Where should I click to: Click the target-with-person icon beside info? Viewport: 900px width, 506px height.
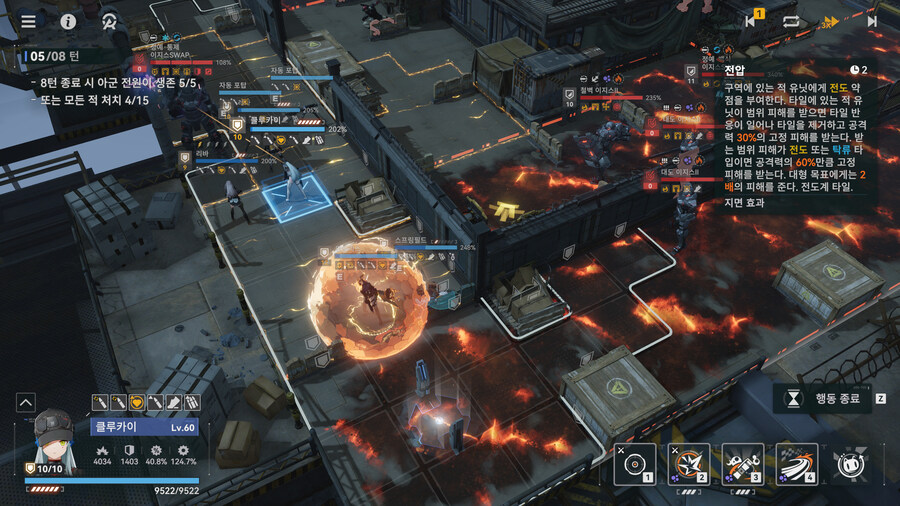(108, 20)
